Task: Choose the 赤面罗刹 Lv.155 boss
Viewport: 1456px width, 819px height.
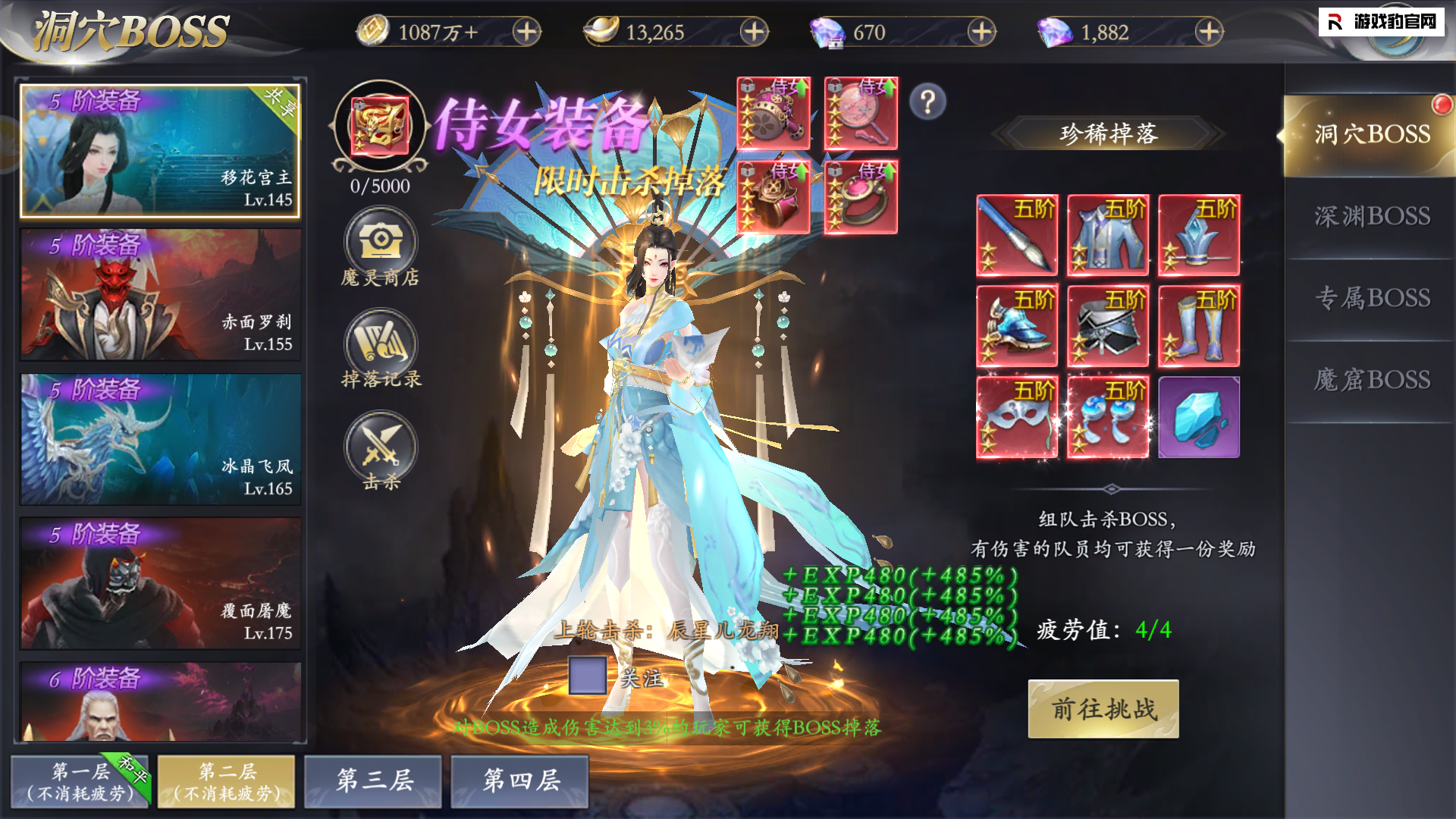Action: tap(161, 295)
